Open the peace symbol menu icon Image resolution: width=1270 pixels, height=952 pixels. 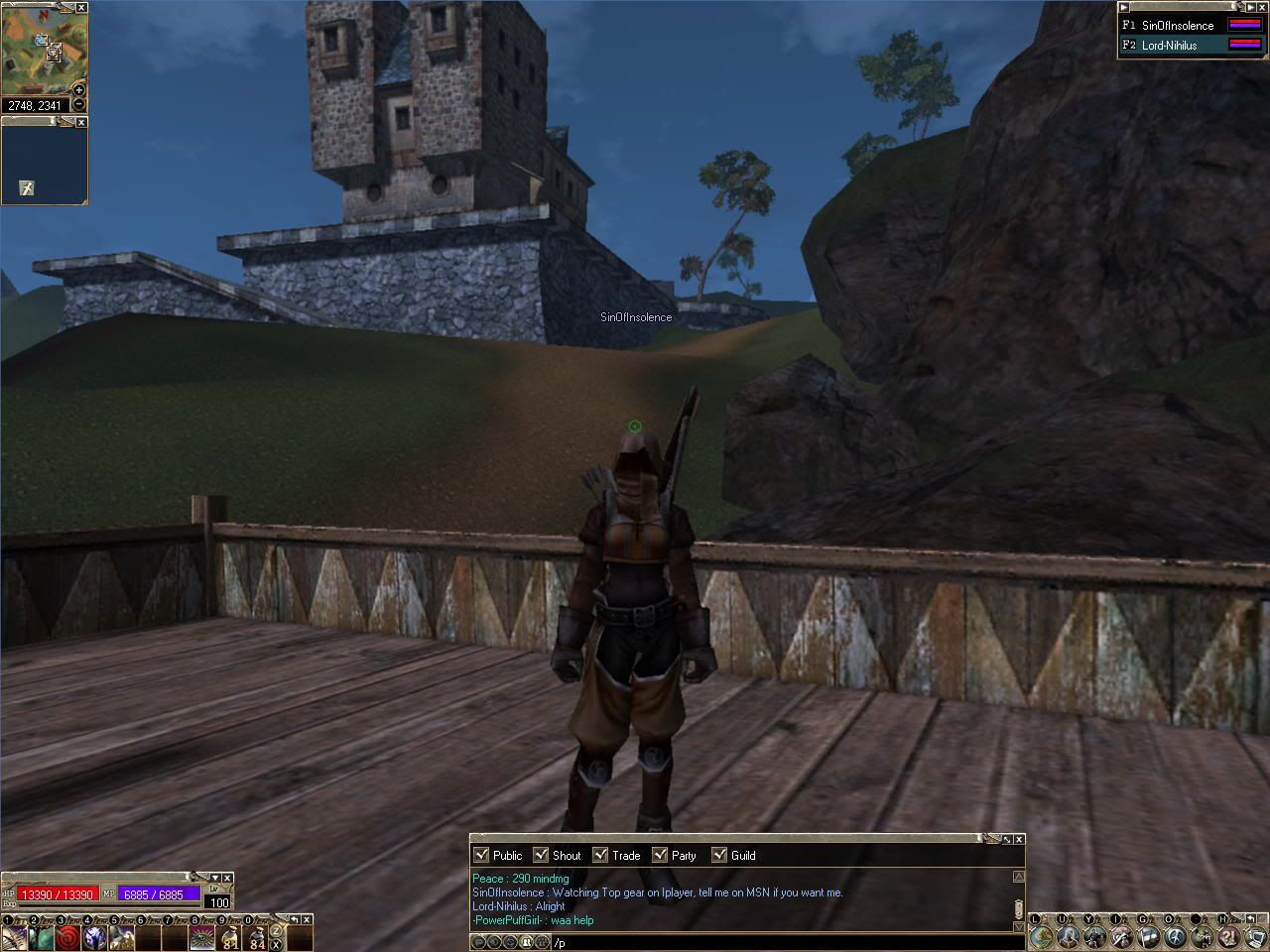[x=1175, y=936]
